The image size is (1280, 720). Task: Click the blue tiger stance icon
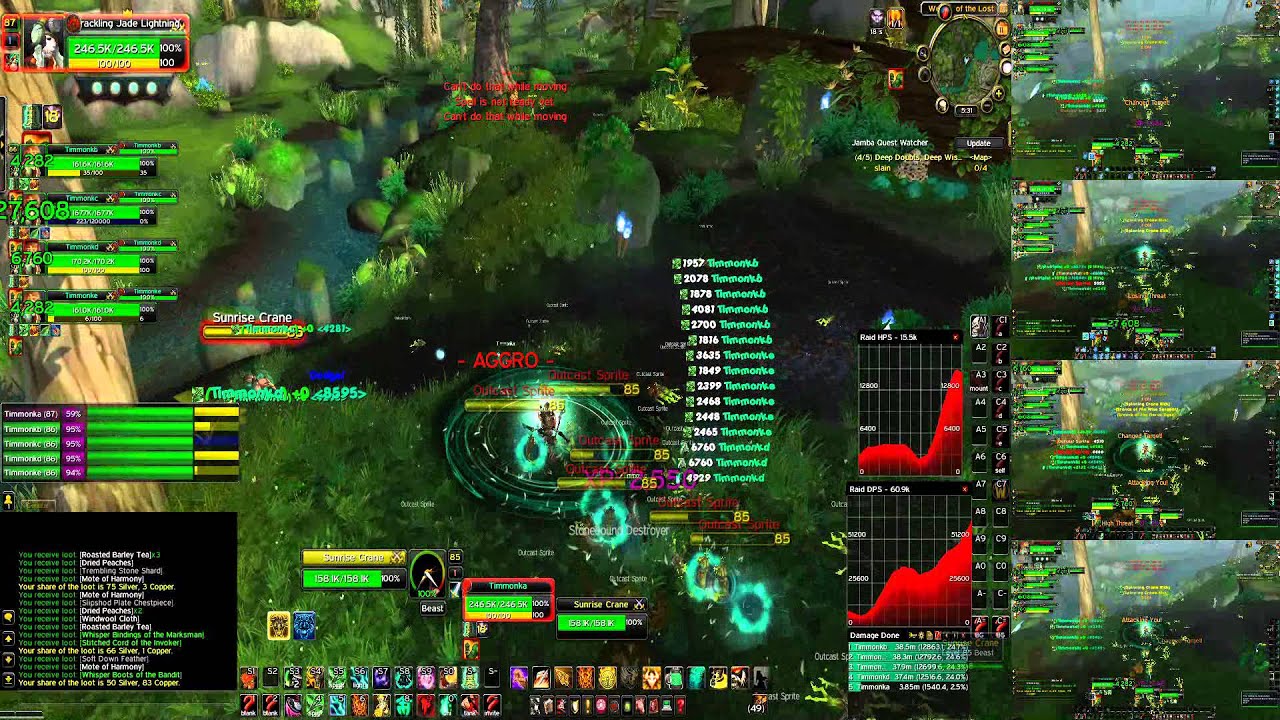coord(304,627)
